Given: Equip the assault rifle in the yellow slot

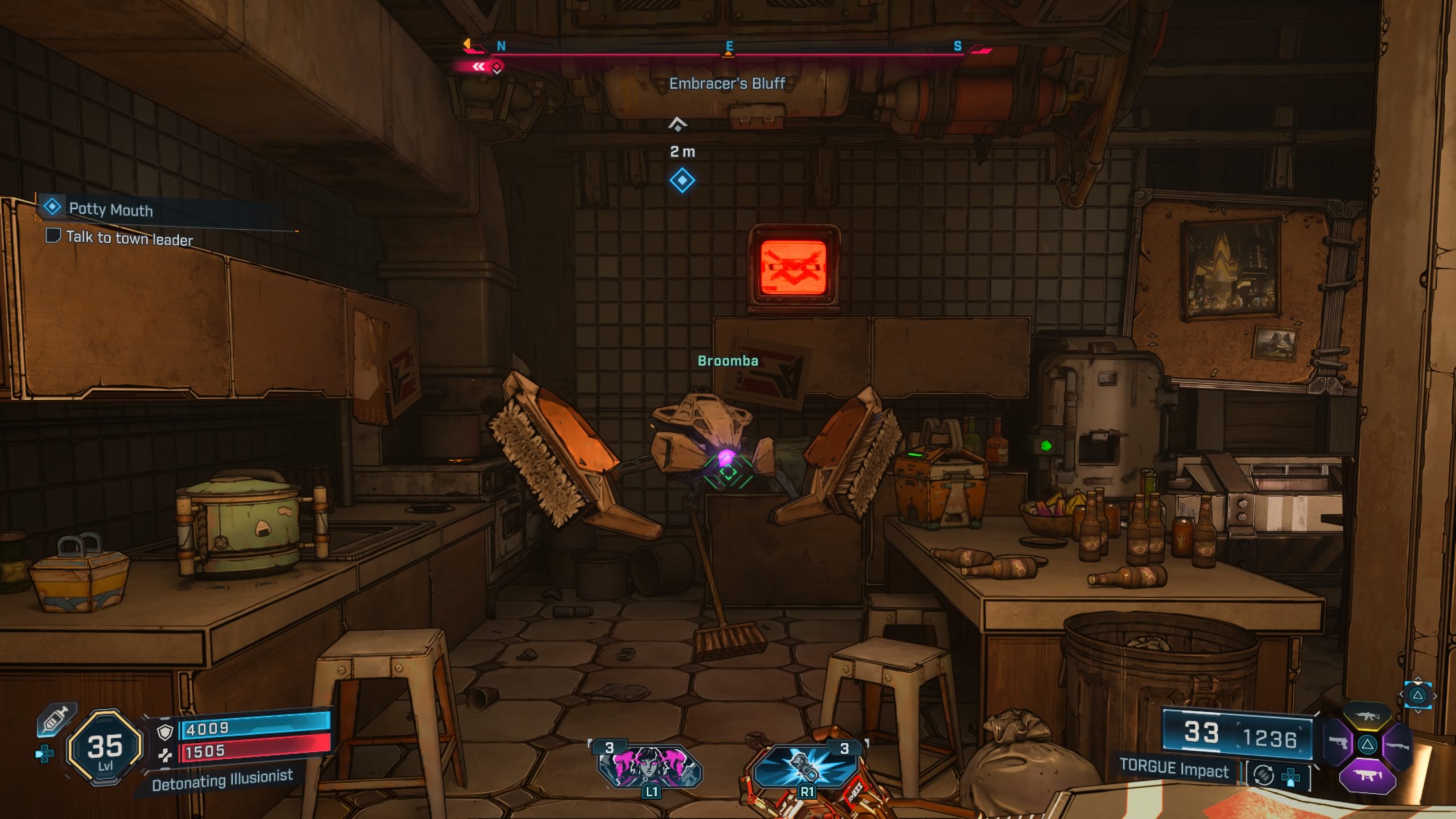Looking at the screenshot, I should coord(1367,717).
